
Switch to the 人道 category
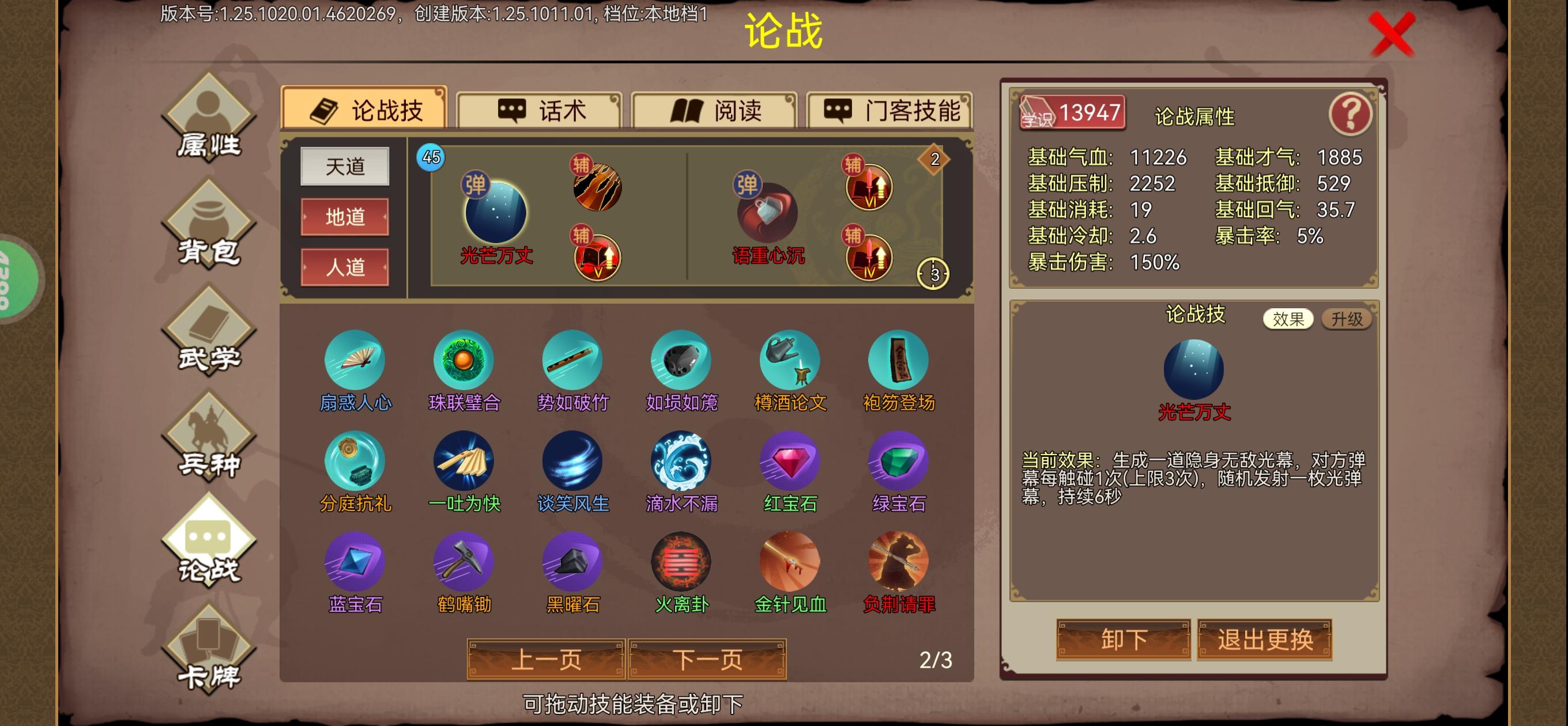pyautogui.click(x=344, y=267)
